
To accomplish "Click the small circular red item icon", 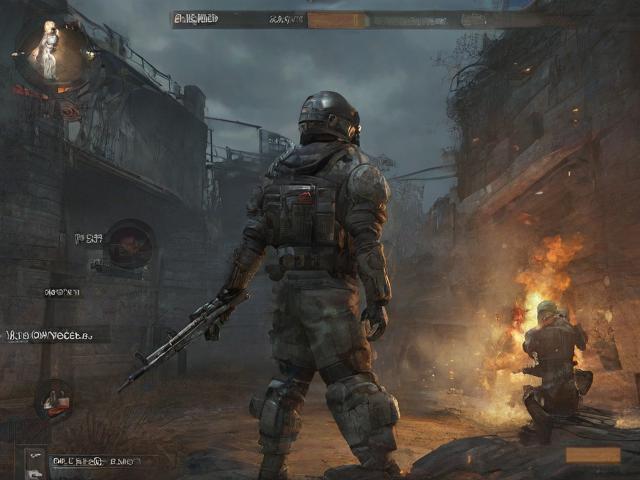I will [55, 398].
